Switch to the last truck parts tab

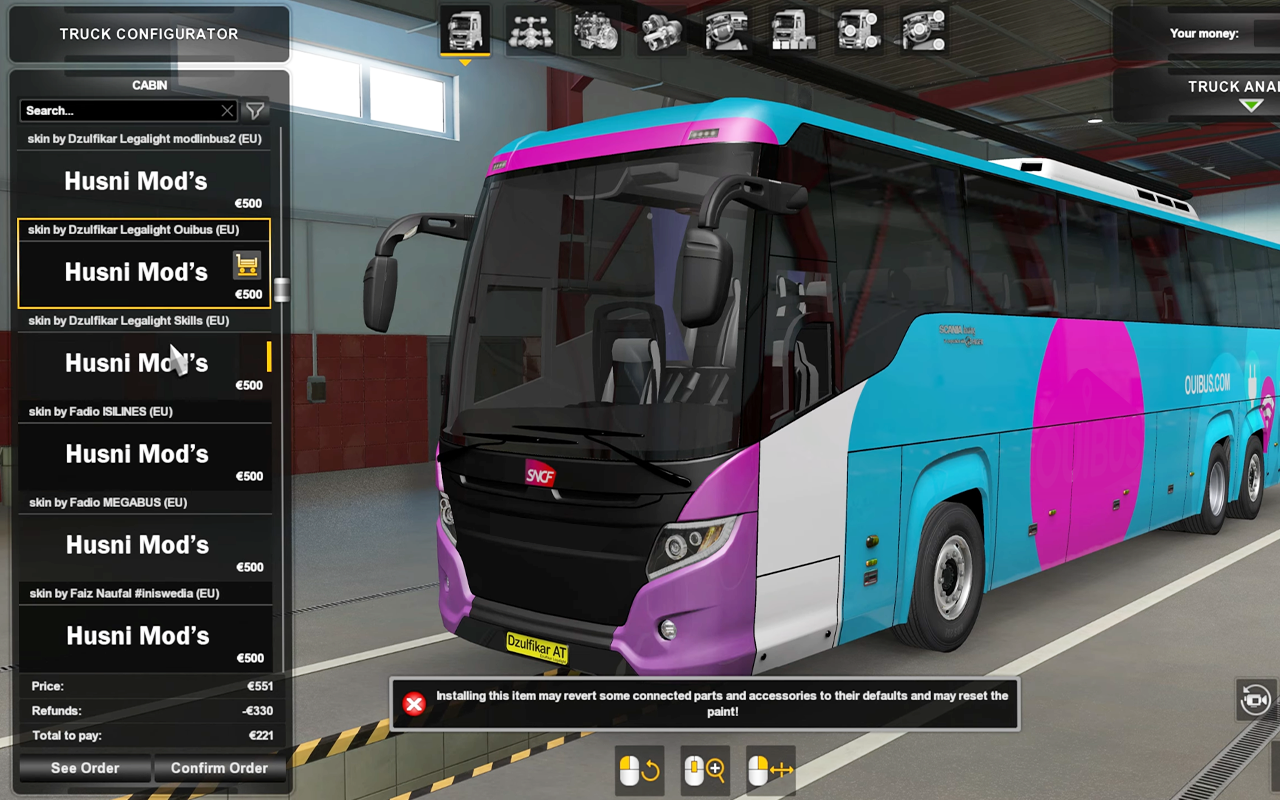pos(922,32)
